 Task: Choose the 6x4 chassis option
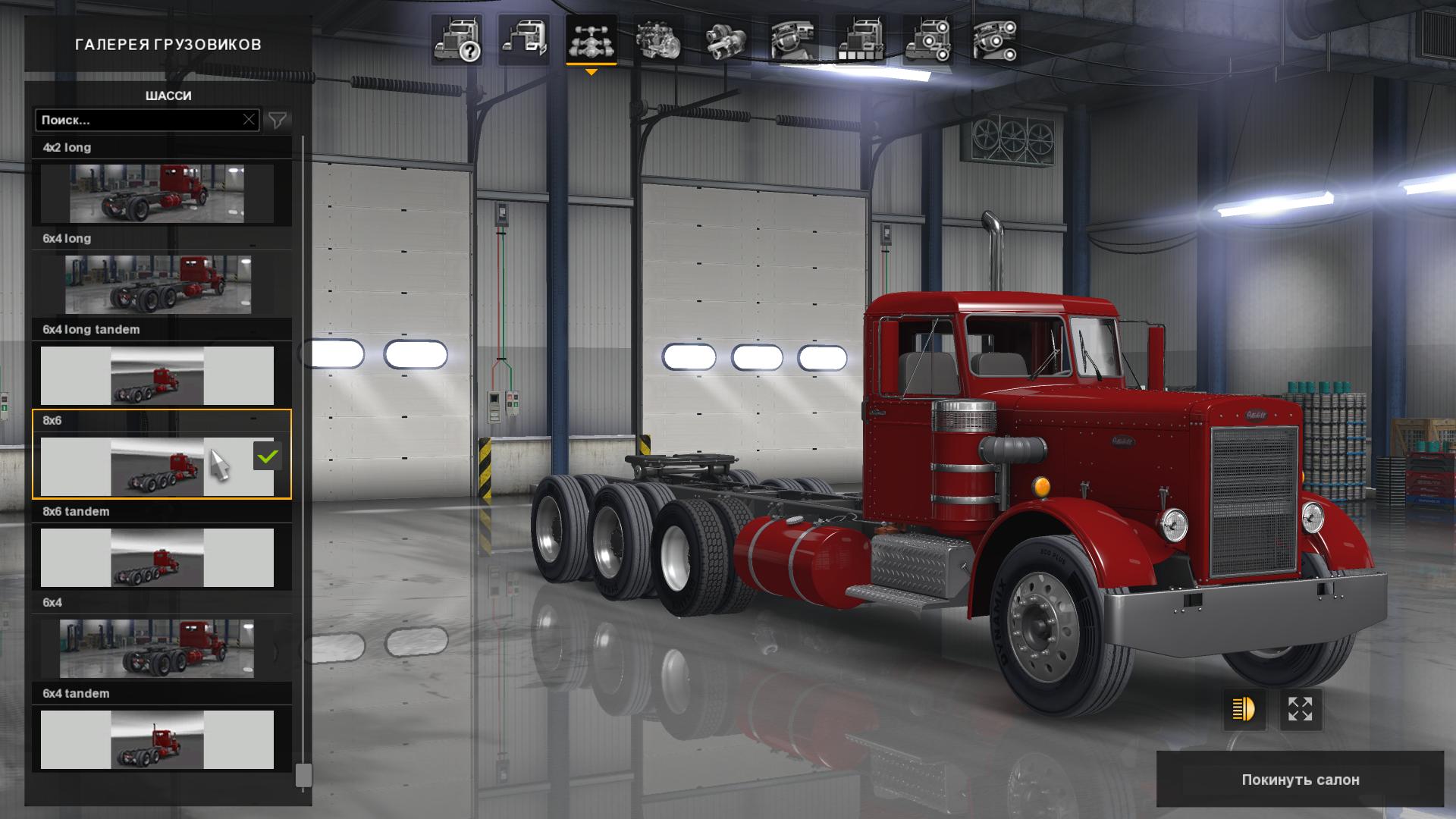(x=157, y=648)
